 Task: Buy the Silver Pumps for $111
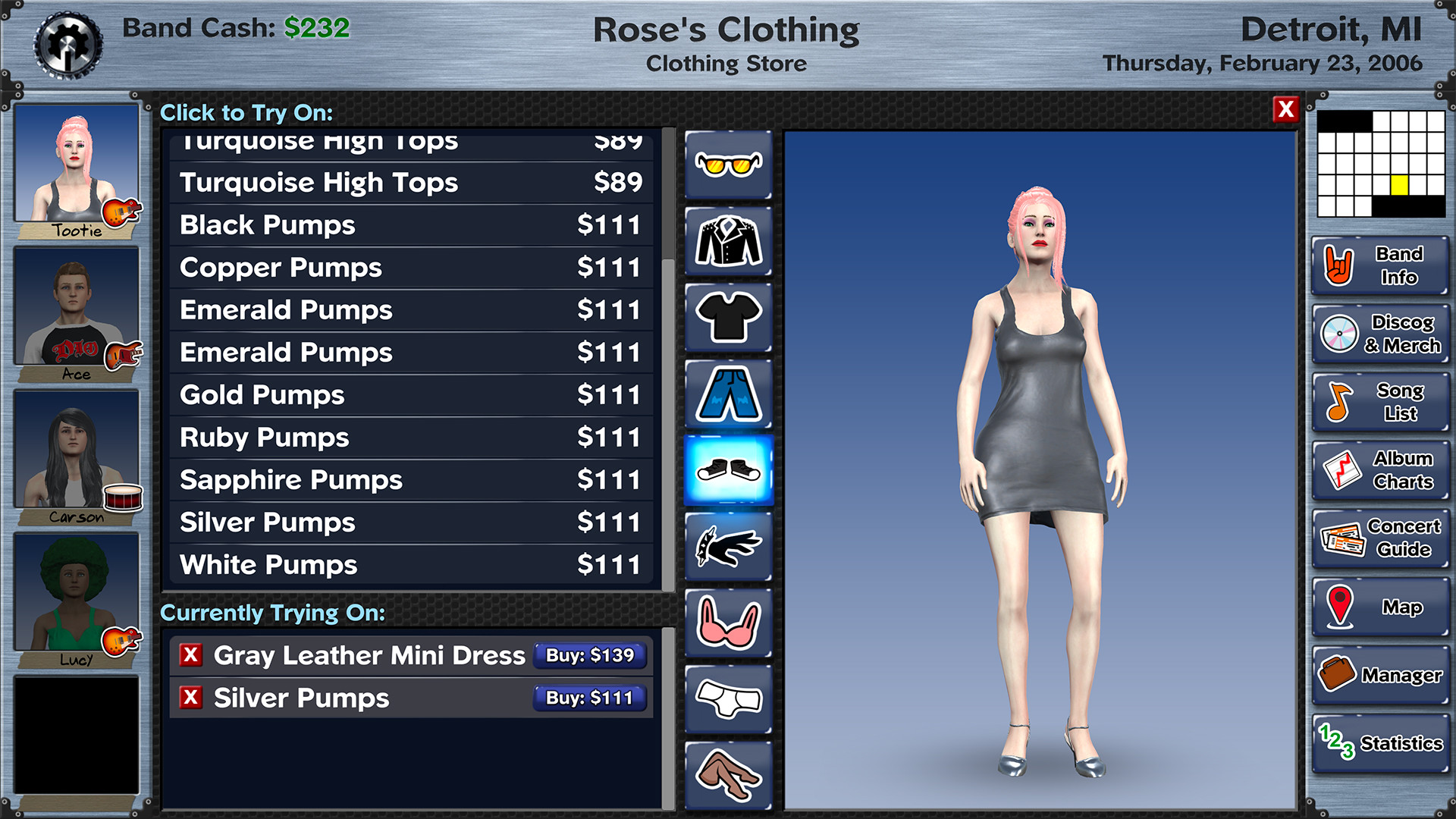point(589,698)
